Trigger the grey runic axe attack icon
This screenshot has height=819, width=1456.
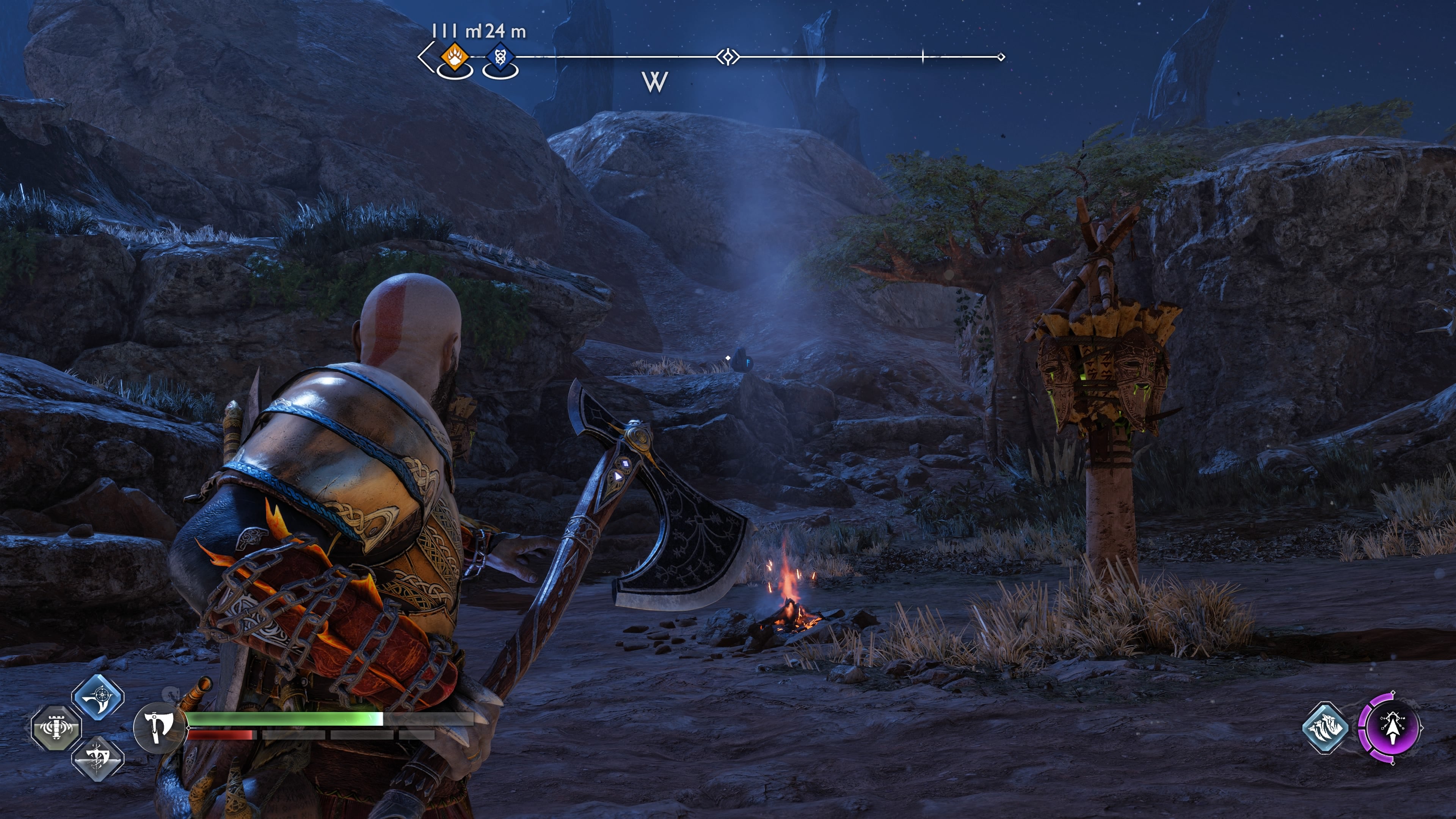[x=98, y=758]
